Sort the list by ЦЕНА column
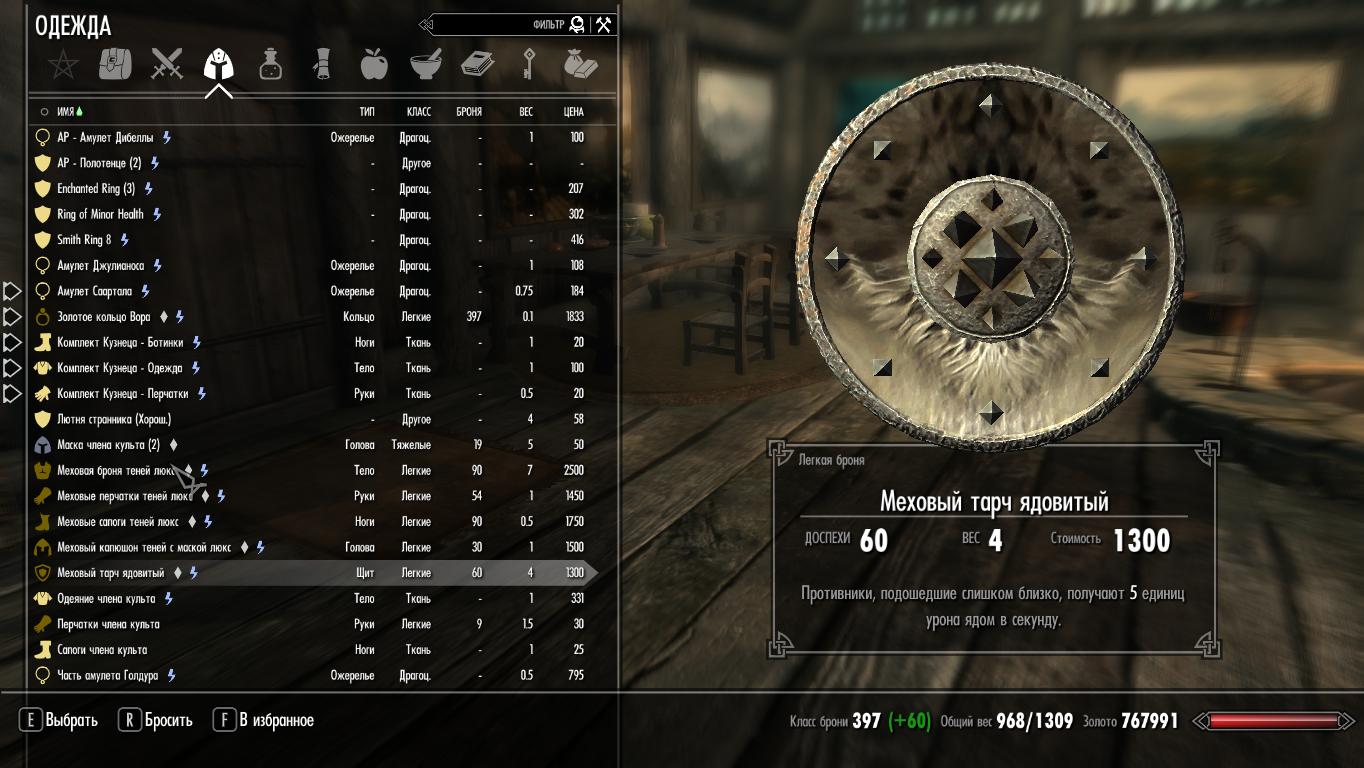Screen dimensions: 1364x768 [573, 112]
